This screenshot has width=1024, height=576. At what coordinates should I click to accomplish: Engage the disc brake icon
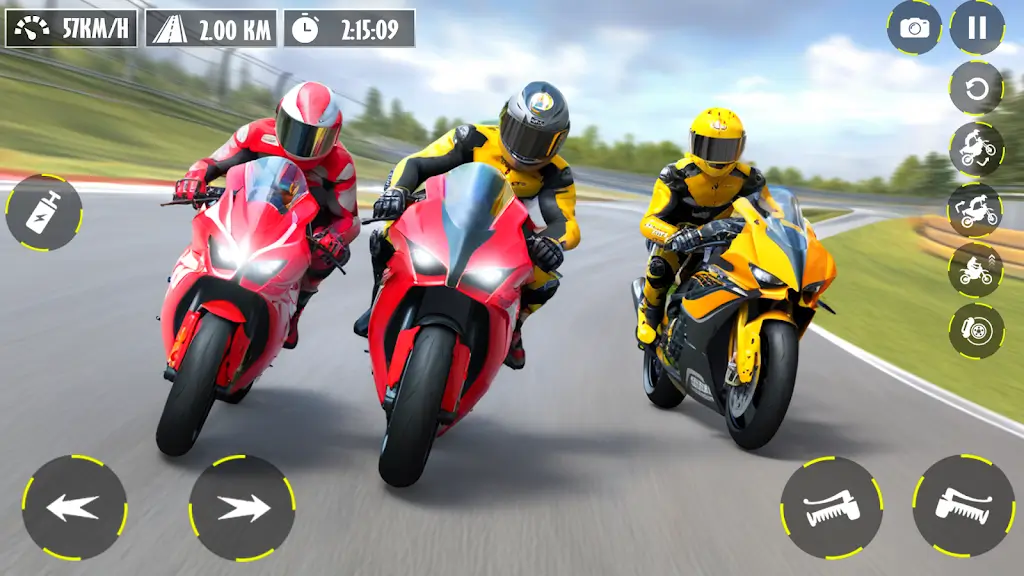[x=976, y=330]
